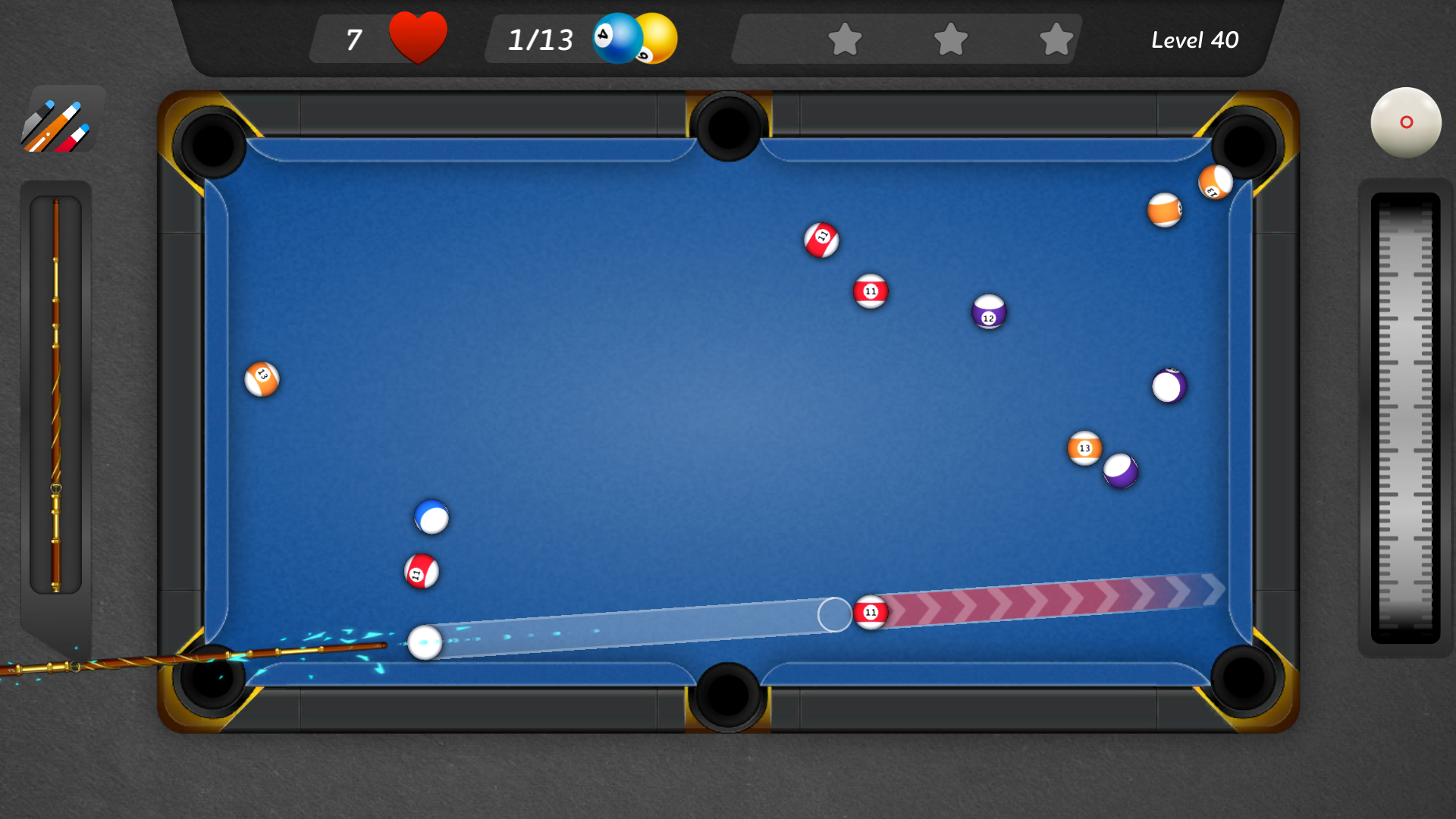
Task: Click the Level 40 label
Action: [1195, 39]
